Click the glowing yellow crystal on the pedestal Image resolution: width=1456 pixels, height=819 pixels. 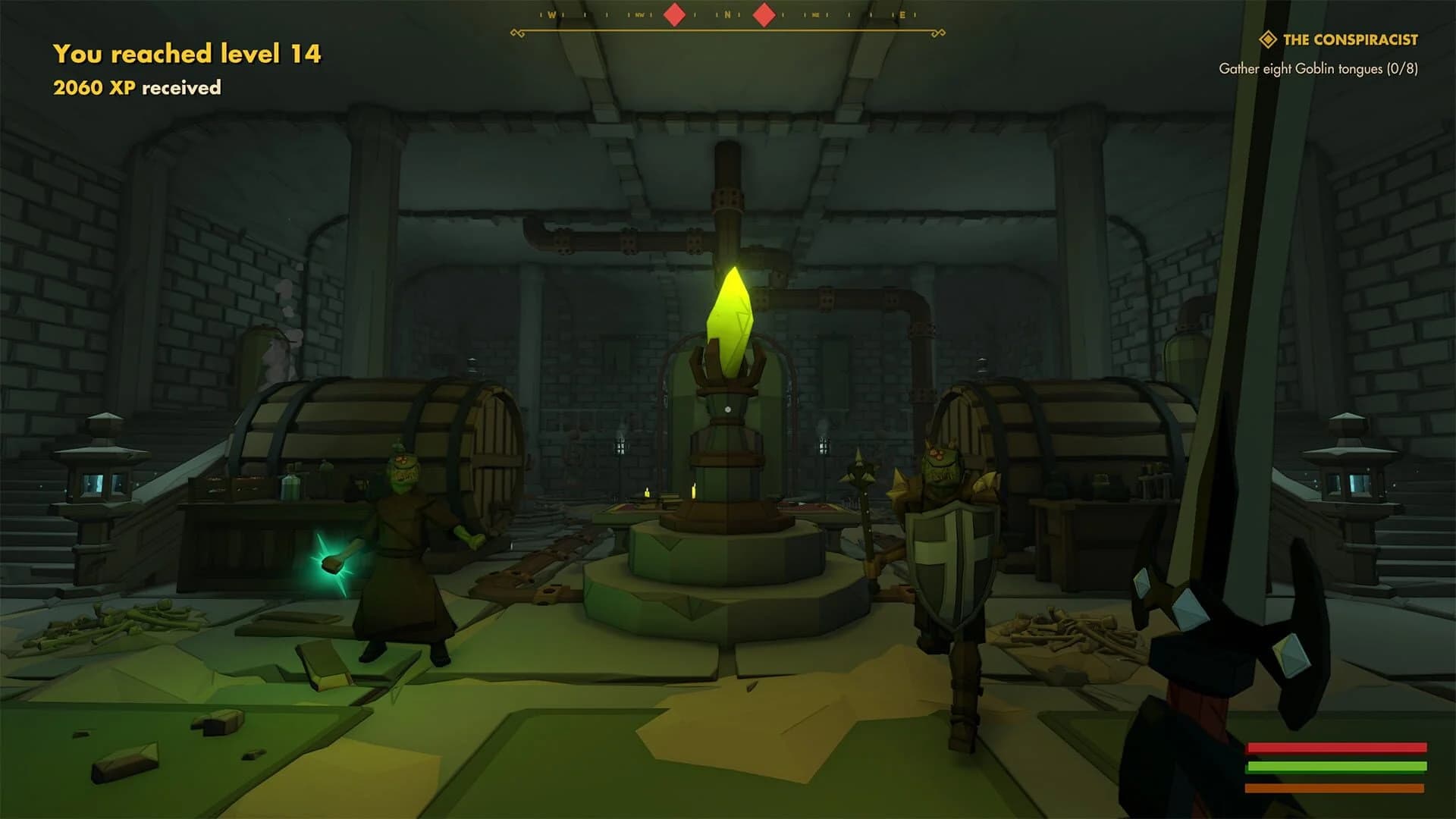pyautogui.click(x=730, y=318)
